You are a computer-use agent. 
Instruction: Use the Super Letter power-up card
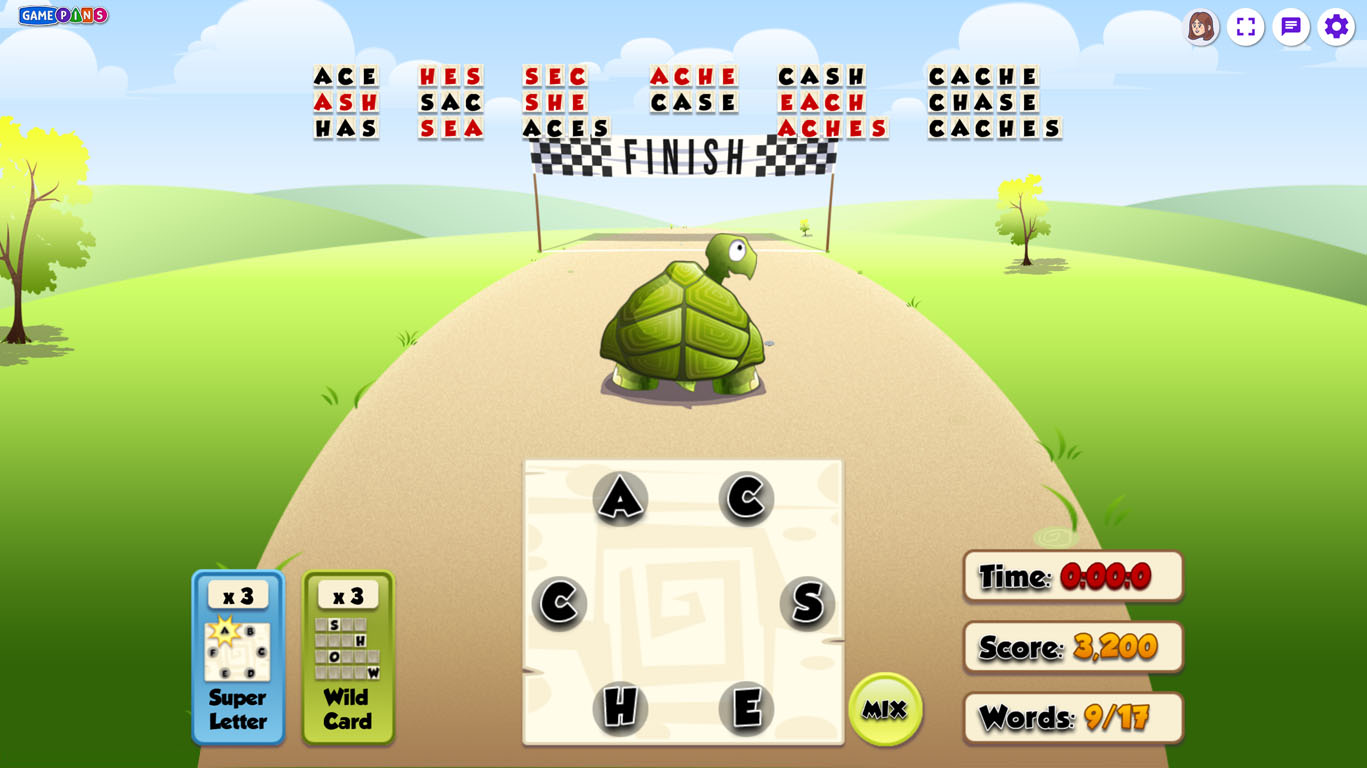coord(238,658)
